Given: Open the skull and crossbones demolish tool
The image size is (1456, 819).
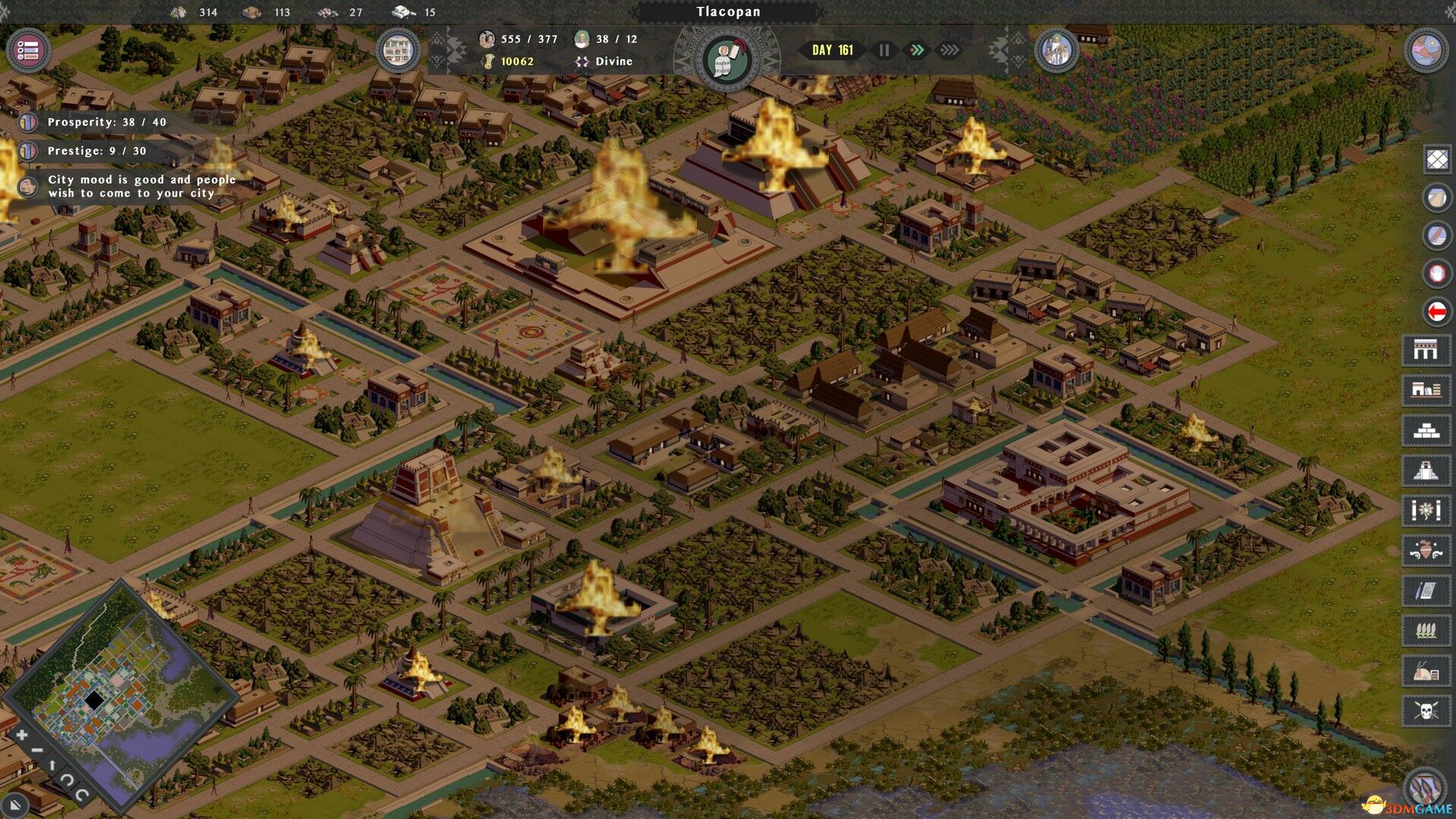Looking at the screenshot, I should pos(1426,711).
